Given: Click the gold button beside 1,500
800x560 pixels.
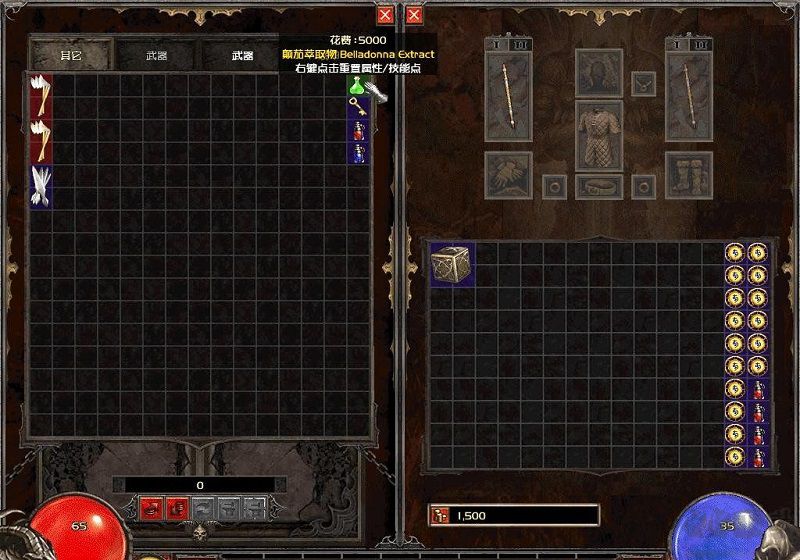Looking at the screenshot, I should pyautogui.click(x=439, y=515).
